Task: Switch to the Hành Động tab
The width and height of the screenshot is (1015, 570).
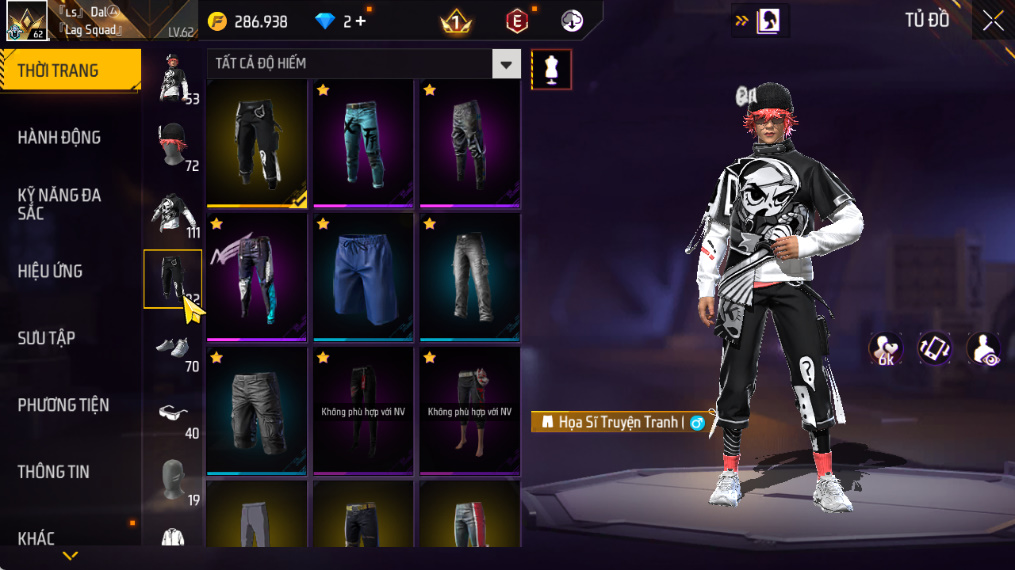Action: click(59, 137)
